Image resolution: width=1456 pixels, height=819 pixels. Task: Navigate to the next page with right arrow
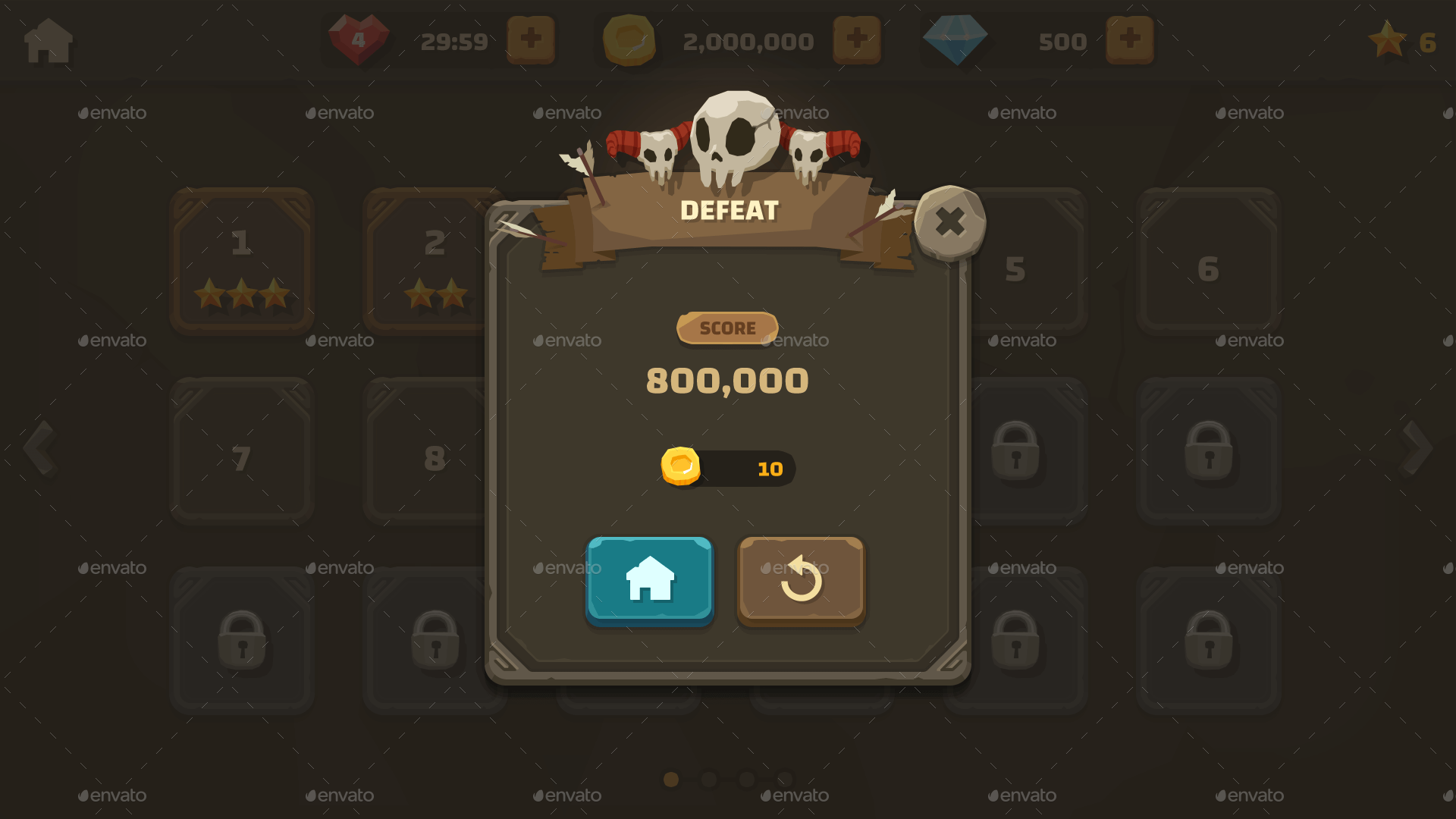pos(1416,447)
